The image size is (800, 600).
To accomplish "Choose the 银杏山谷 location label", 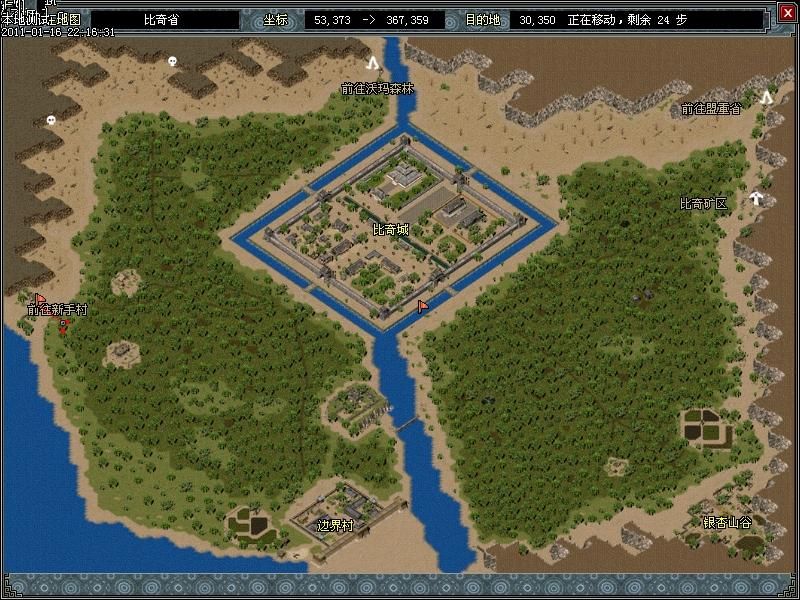I will pos(727,522).
